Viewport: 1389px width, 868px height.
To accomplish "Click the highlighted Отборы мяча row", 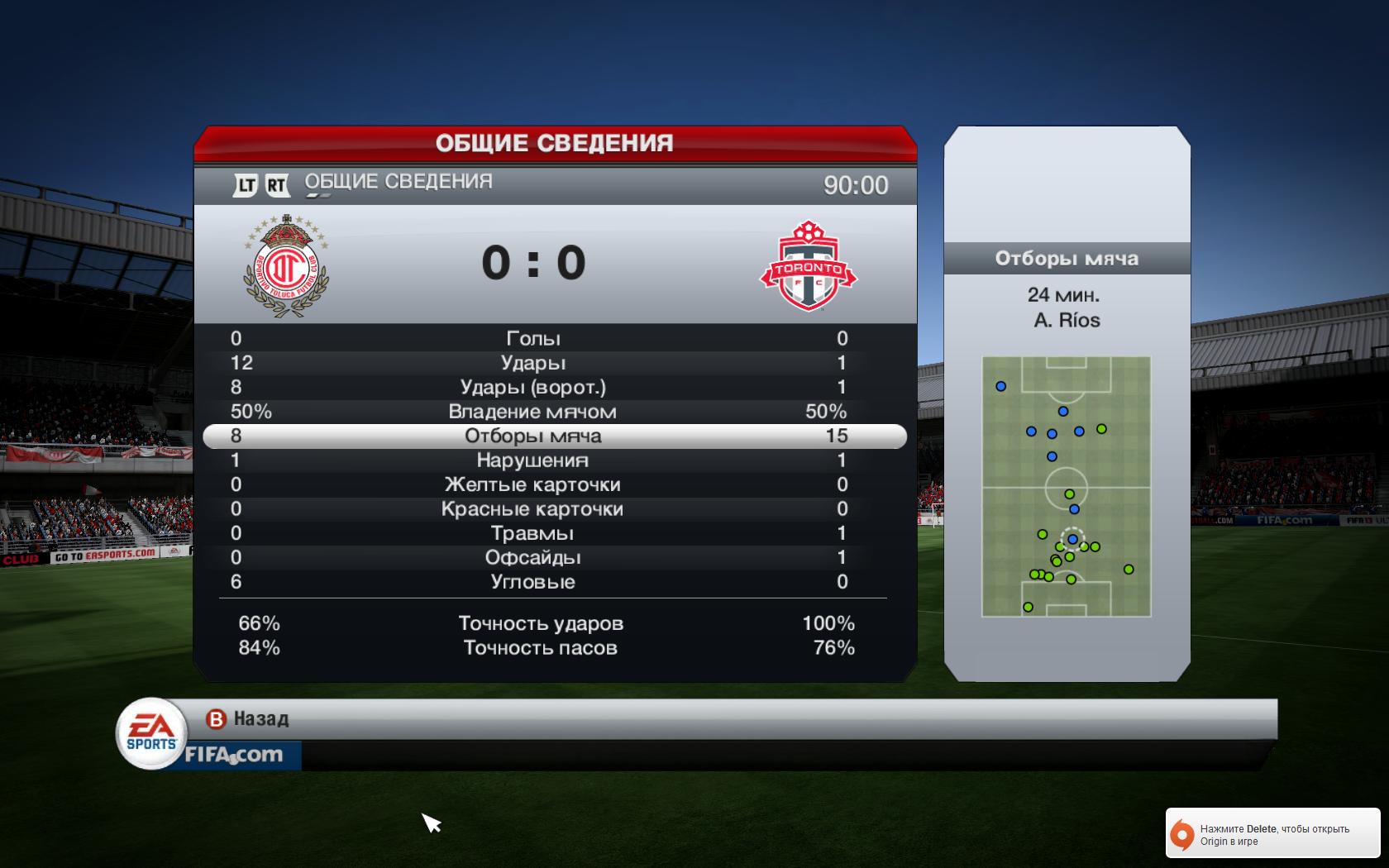I will 533,436.
